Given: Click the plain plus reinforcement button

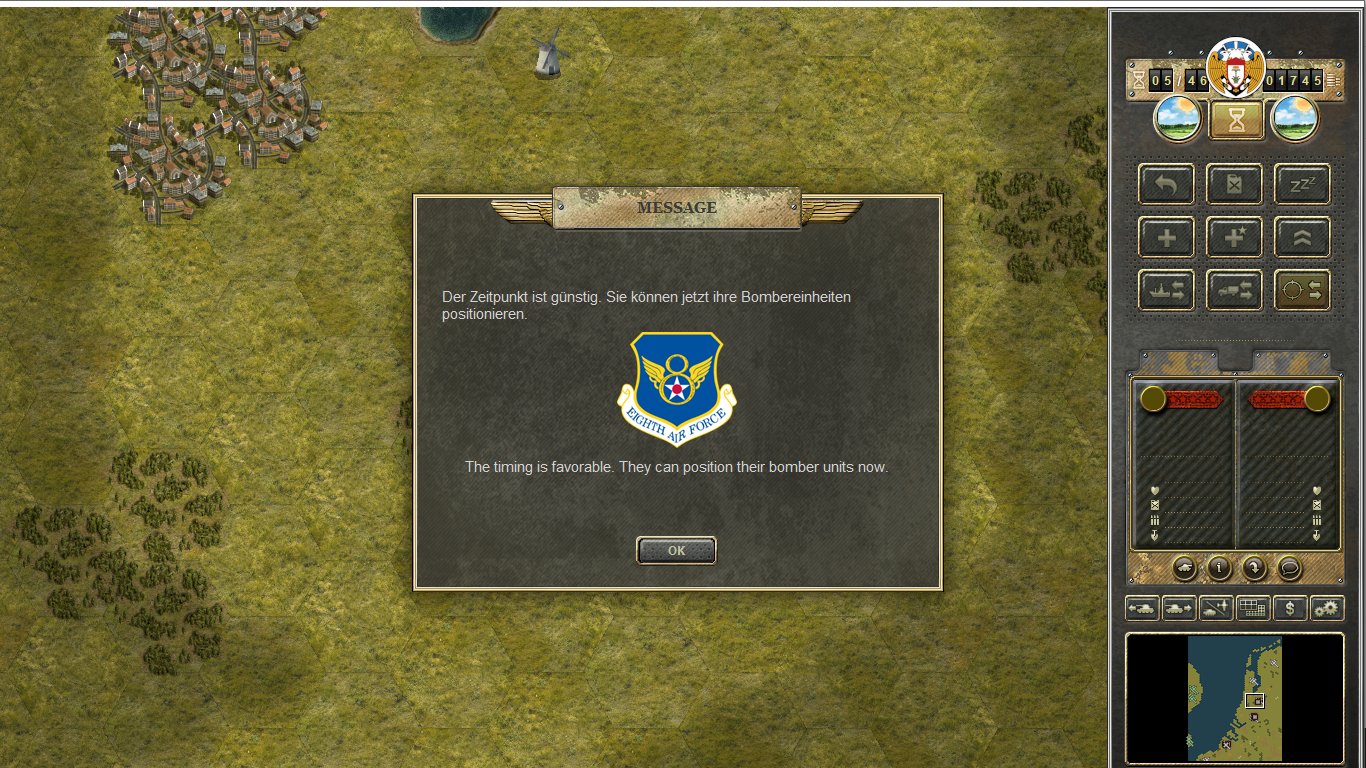Looking at the screenshot, I should pyautogui.click(x=1166, y=238).
